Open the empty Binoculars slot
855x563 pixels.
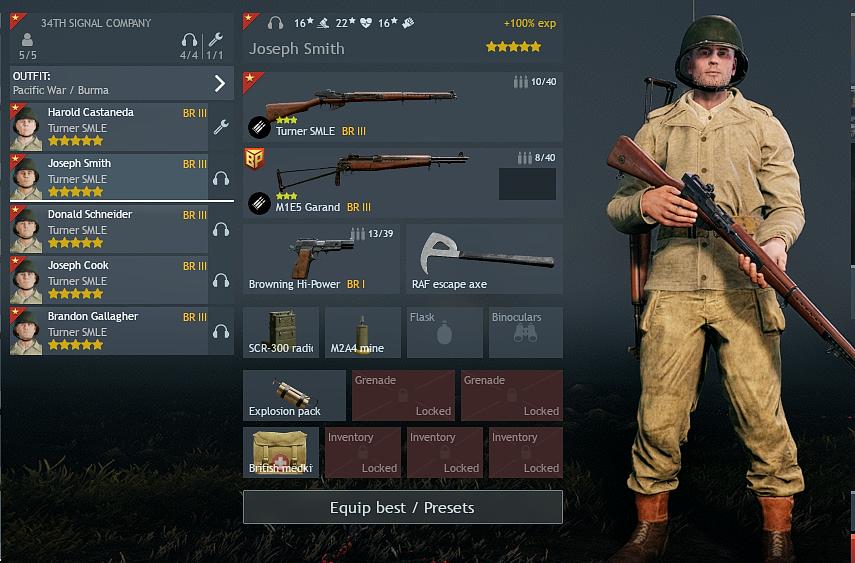[526, 333]
